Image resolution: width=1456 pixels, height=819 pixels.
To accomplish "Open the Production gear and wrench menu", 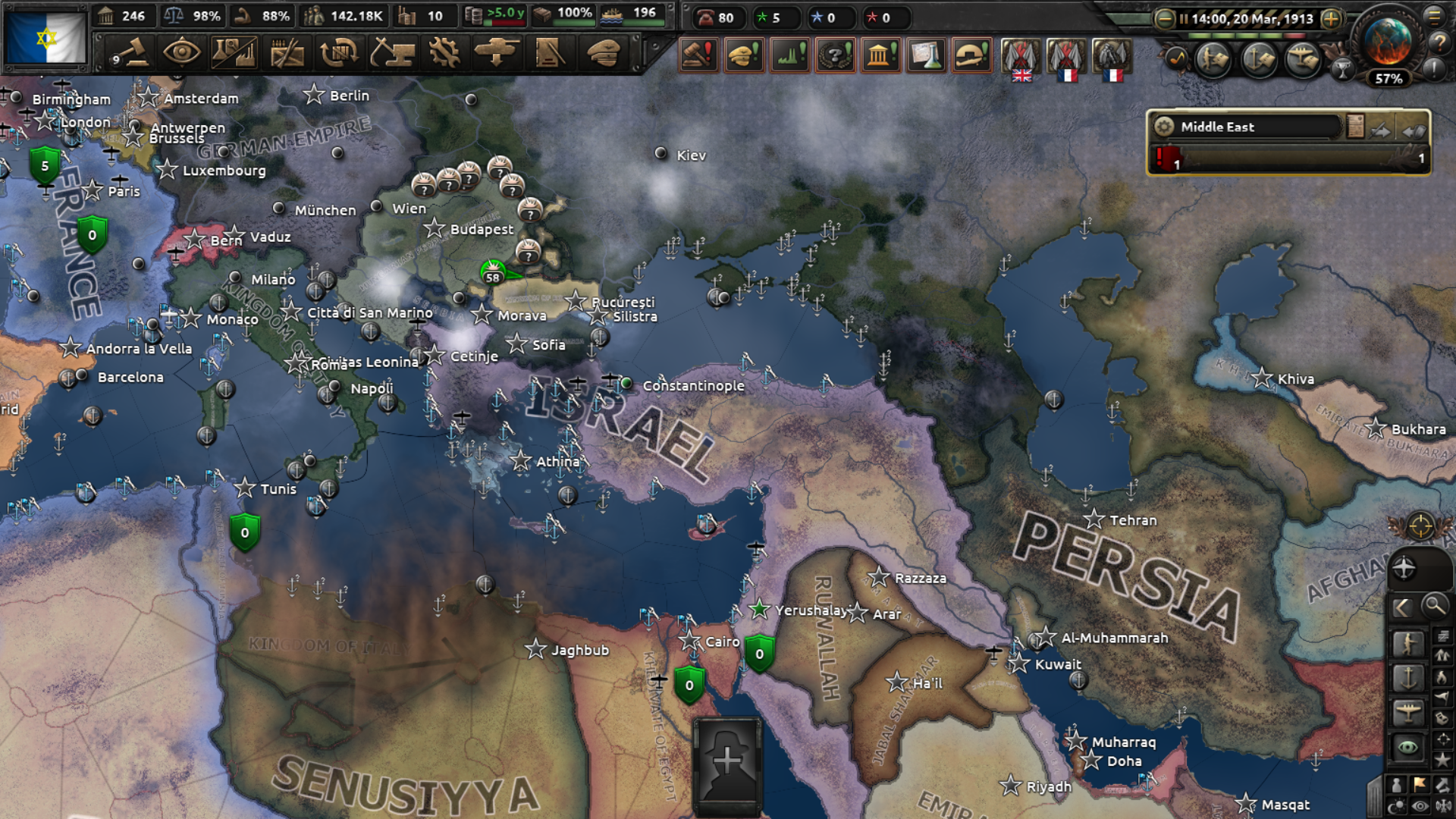I will click(x=444, y=53).
